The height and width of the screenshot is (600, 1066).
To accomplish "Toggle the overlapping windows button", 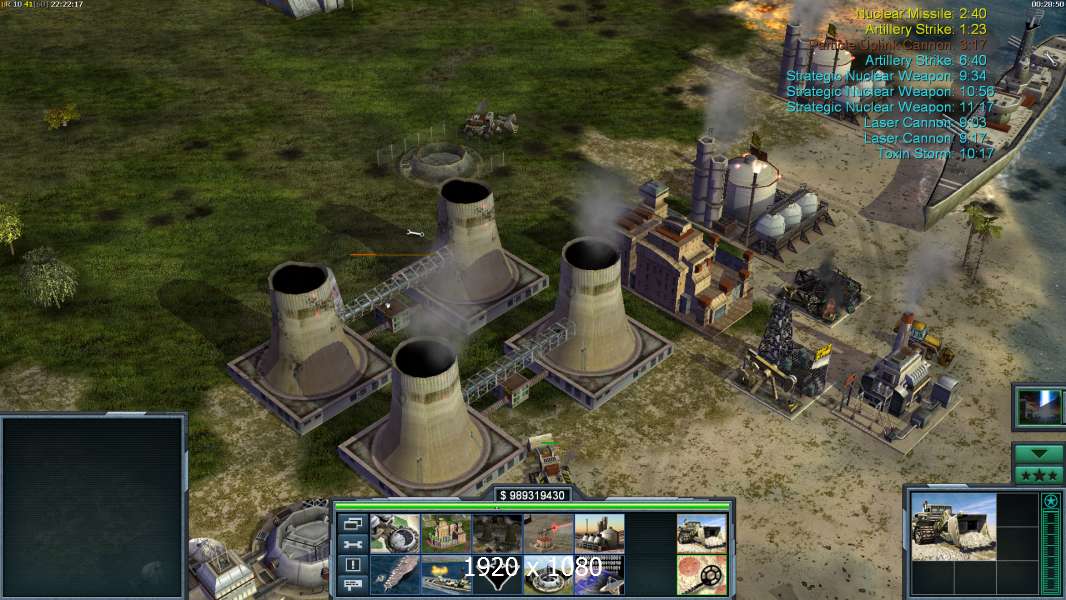I will coord(352,524).
